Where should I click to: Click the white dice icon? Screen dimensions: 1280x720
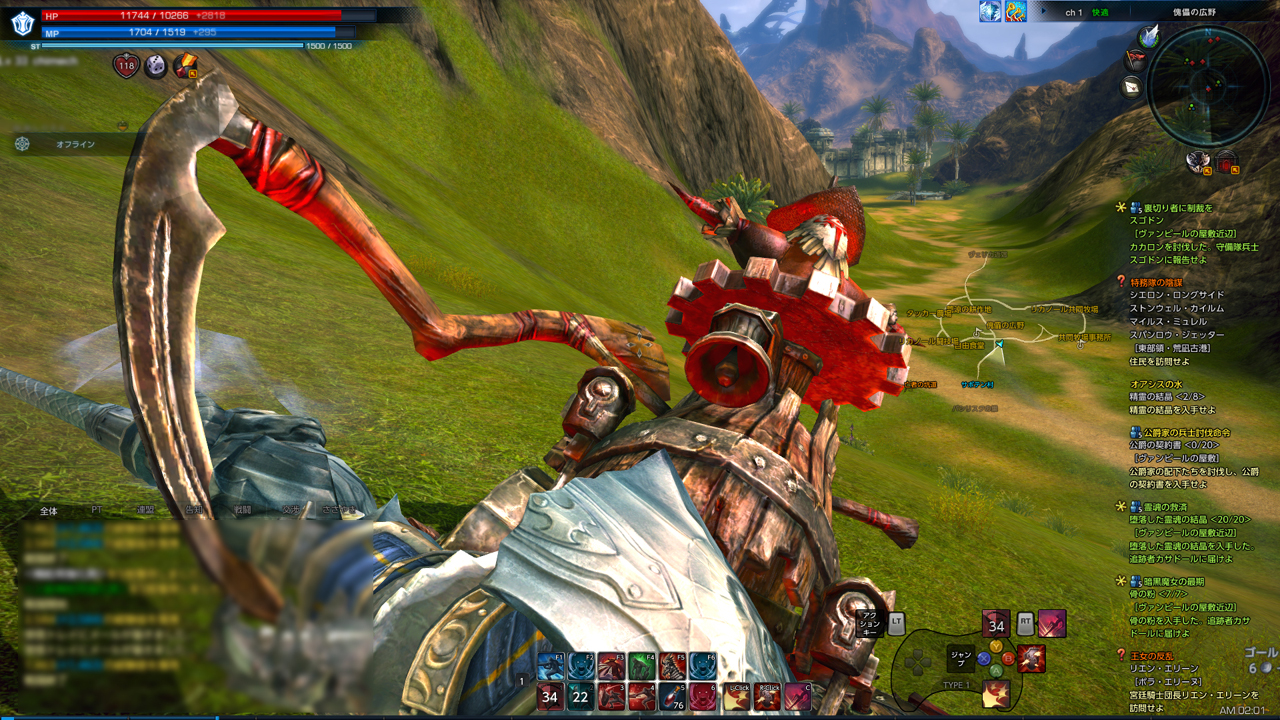pos(155,67)
